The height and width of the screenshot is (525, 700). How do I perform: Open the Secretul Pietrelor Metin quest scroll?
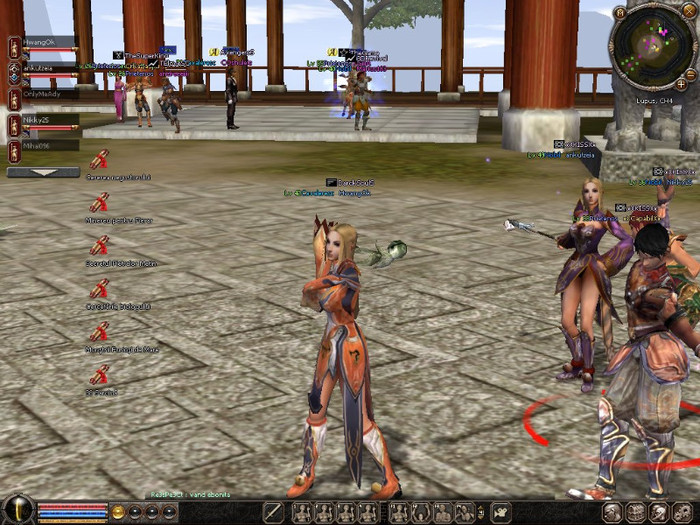coord(100,246)
